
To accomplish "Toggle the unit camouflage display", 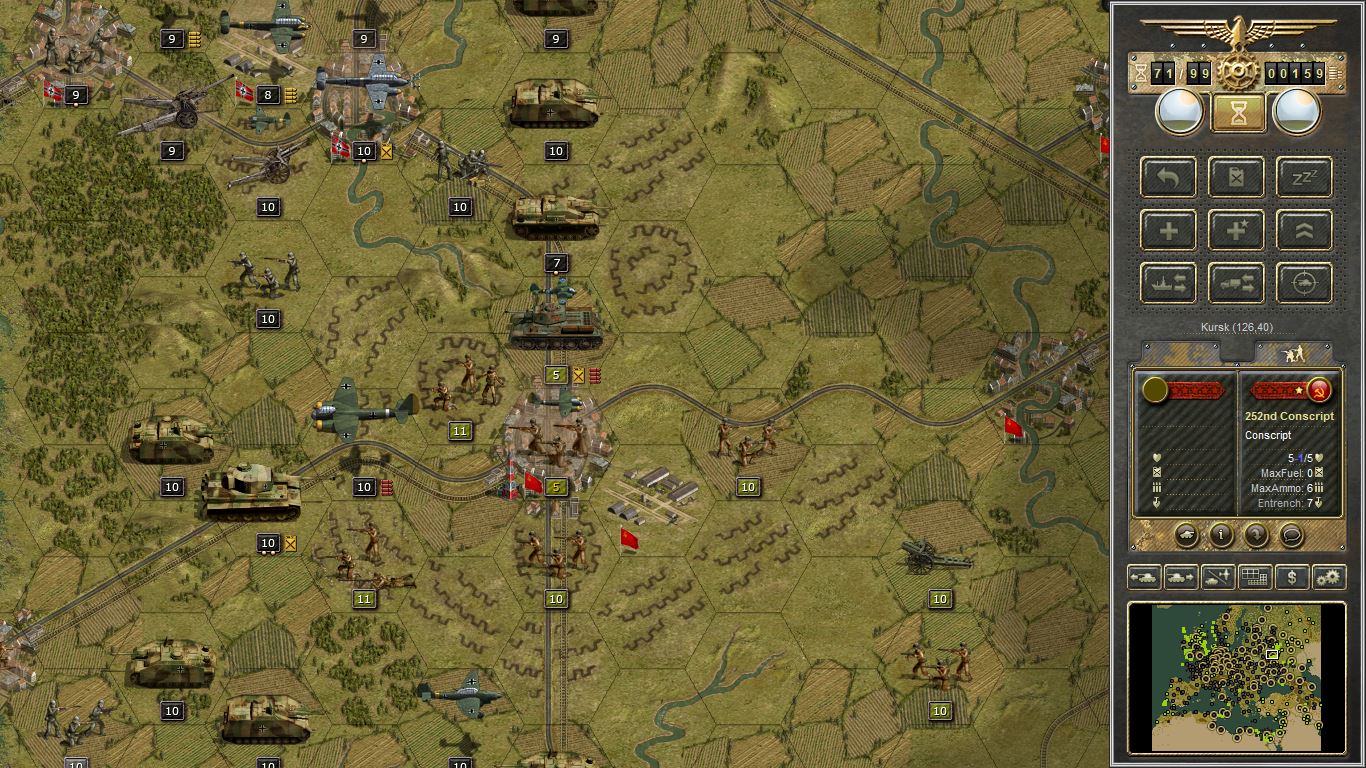I will click(1254, 577).
